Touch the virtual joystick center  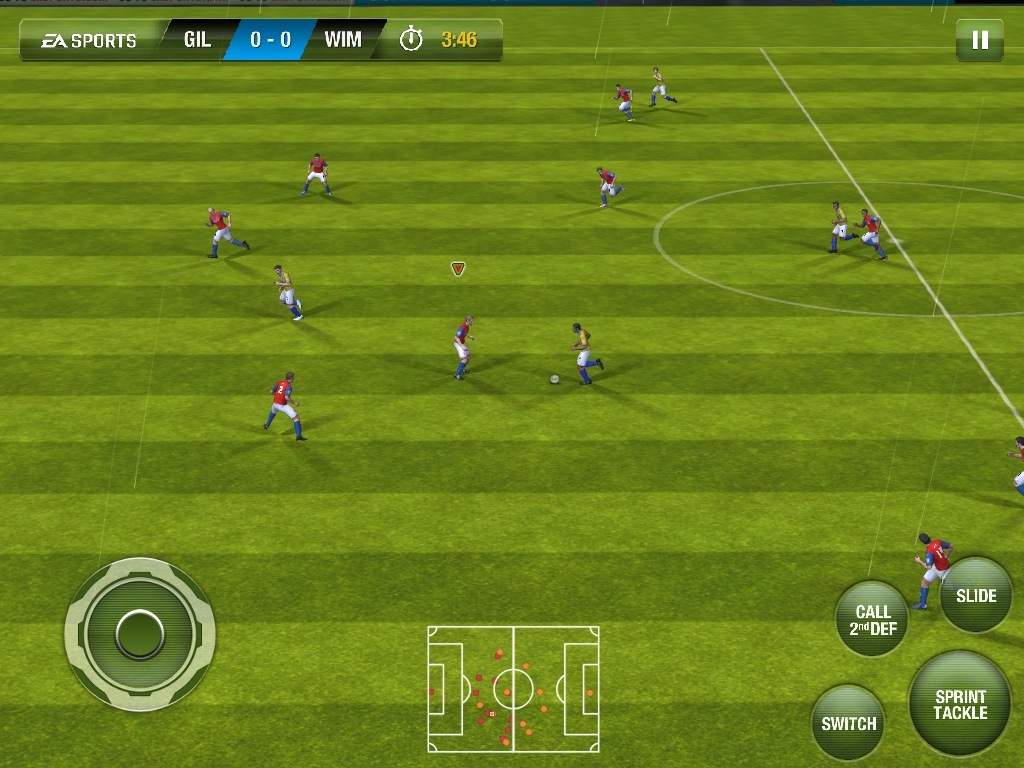click(140, 633)
